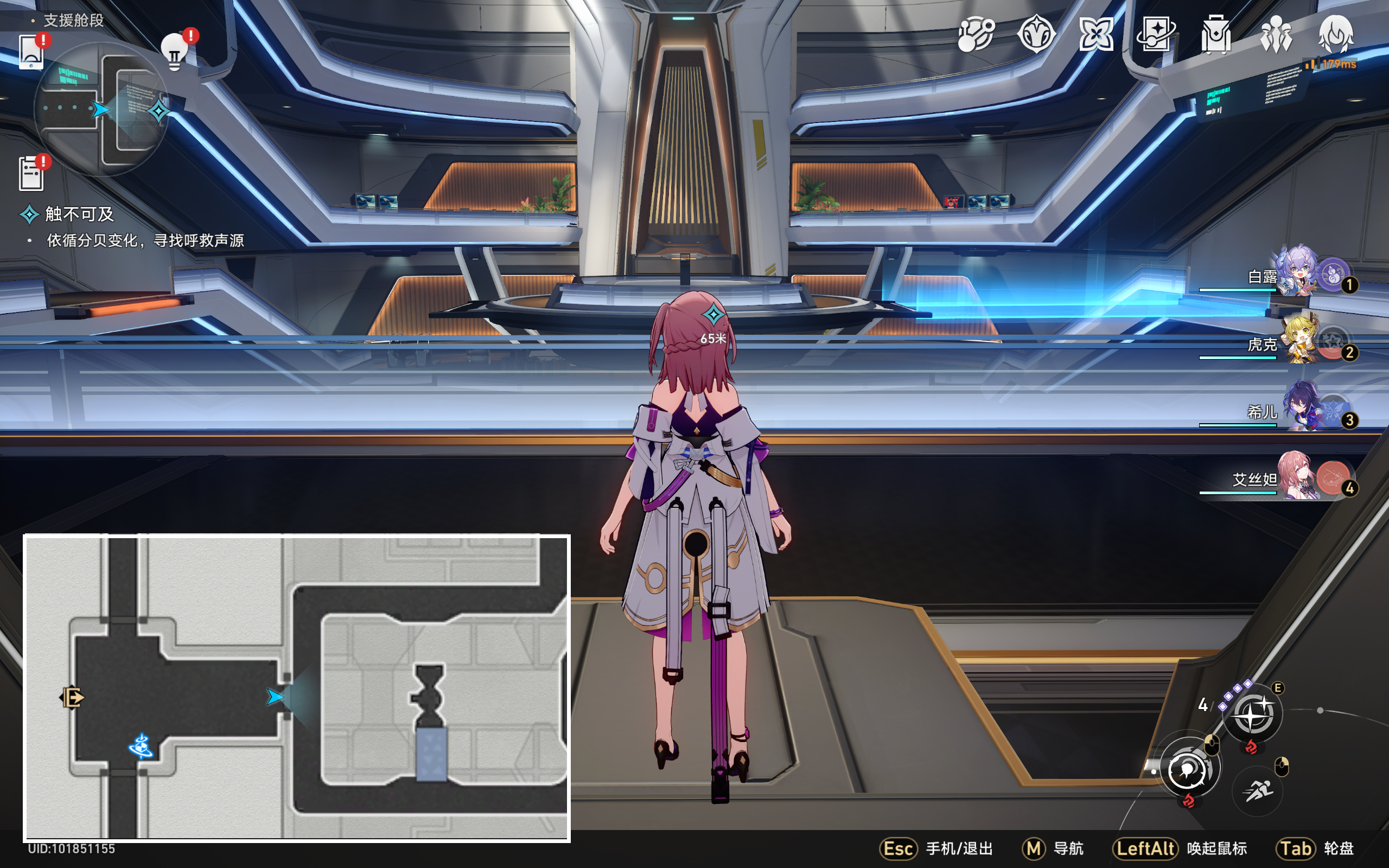The height and width of the screenshot is (868, 1389).
Task: Open the Warp star card icon
Action: [x=1156, y=34]
